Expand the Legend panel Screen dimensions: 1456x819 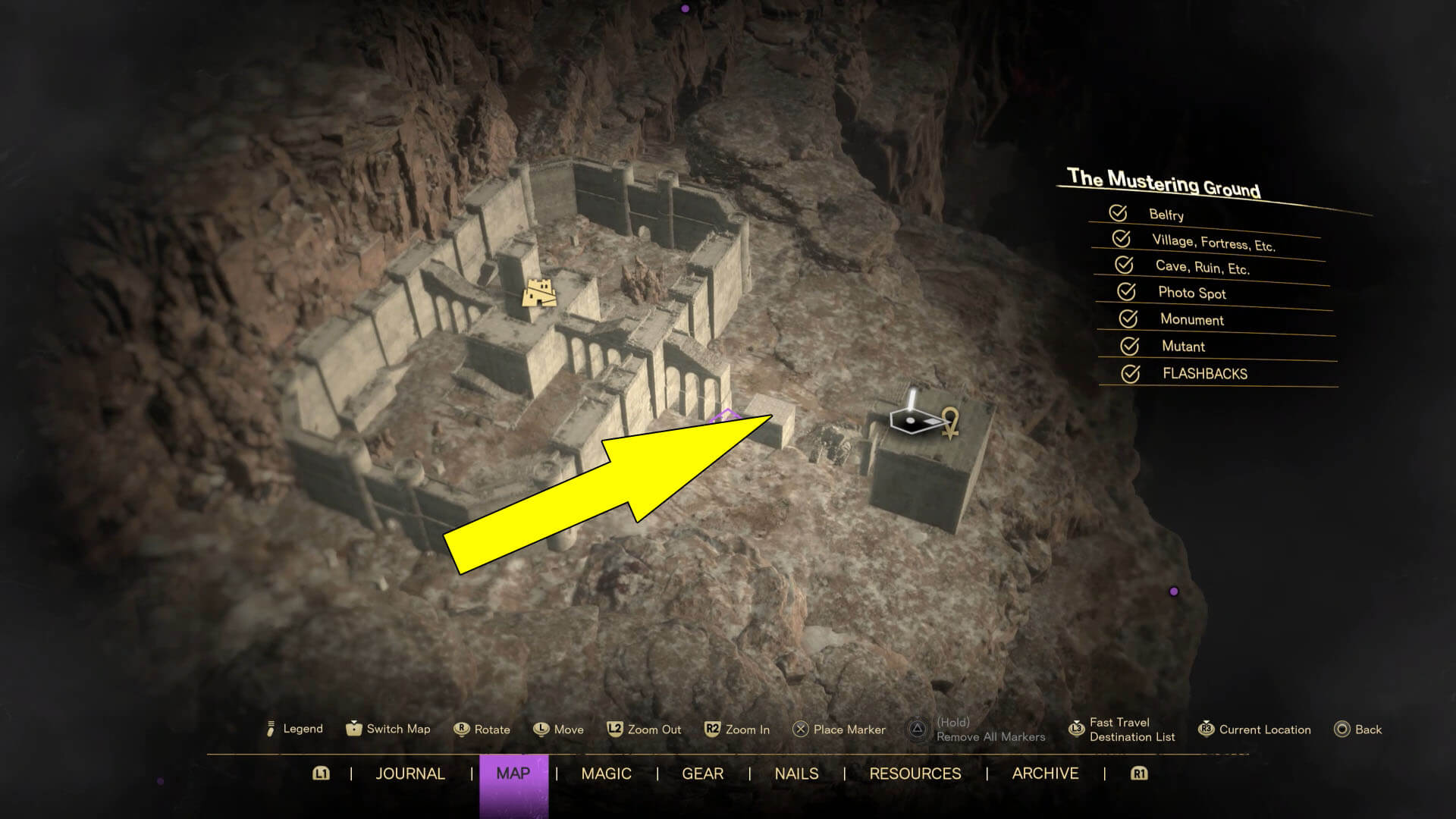pos(269,729)
